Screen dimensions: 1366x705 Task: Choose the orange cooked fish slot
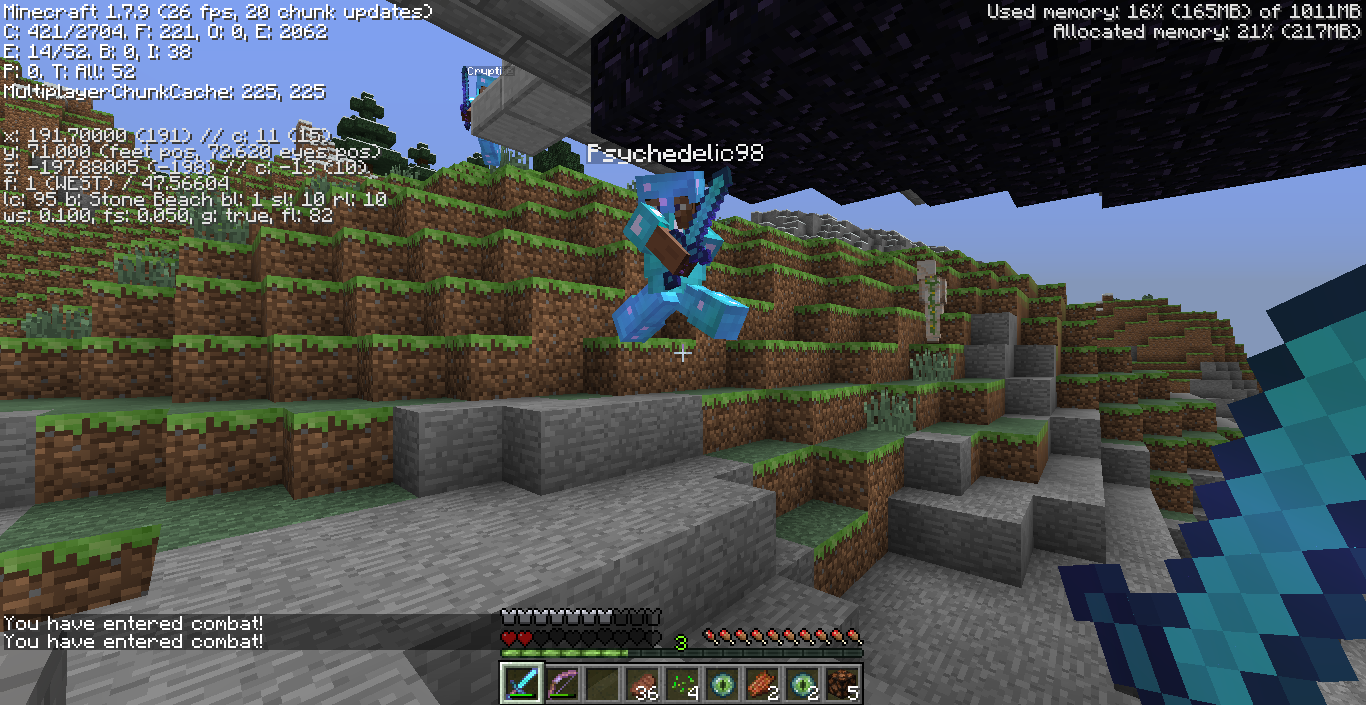click(761, 683)
